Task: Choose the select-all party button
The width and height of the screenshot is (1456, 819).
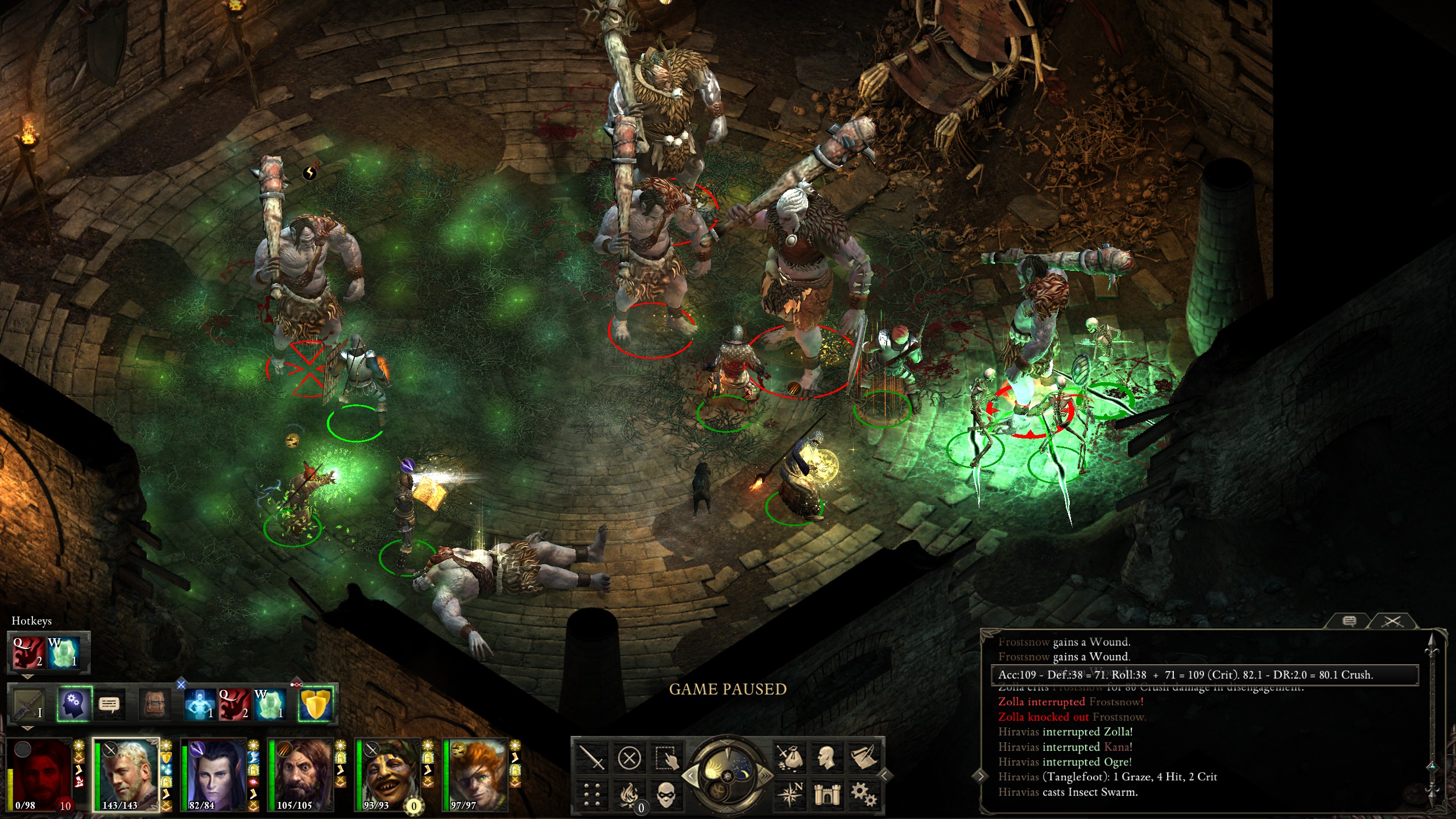Action: 667,758
